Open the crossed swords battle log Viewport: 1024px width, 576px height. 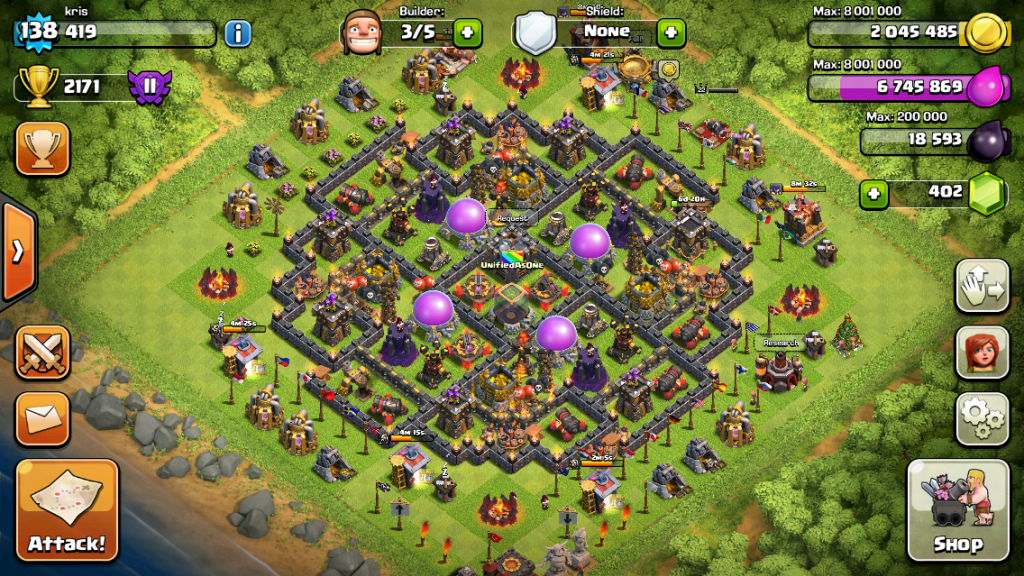(42, 352)
